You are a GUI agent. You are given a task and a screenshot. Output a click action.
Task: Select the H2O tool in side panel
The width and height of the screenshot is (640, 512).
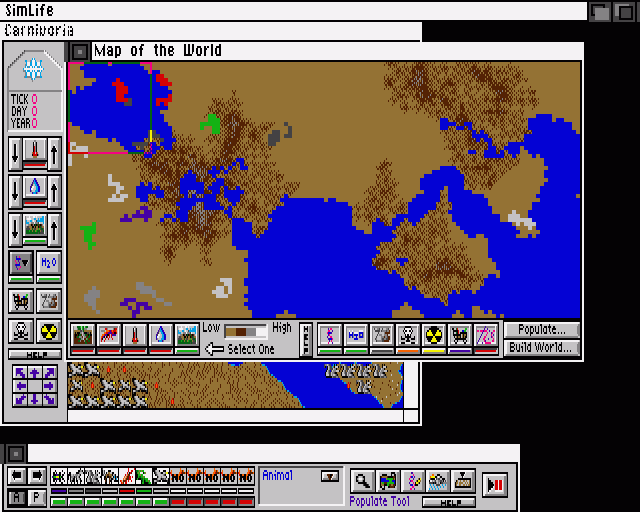point(49,263)
